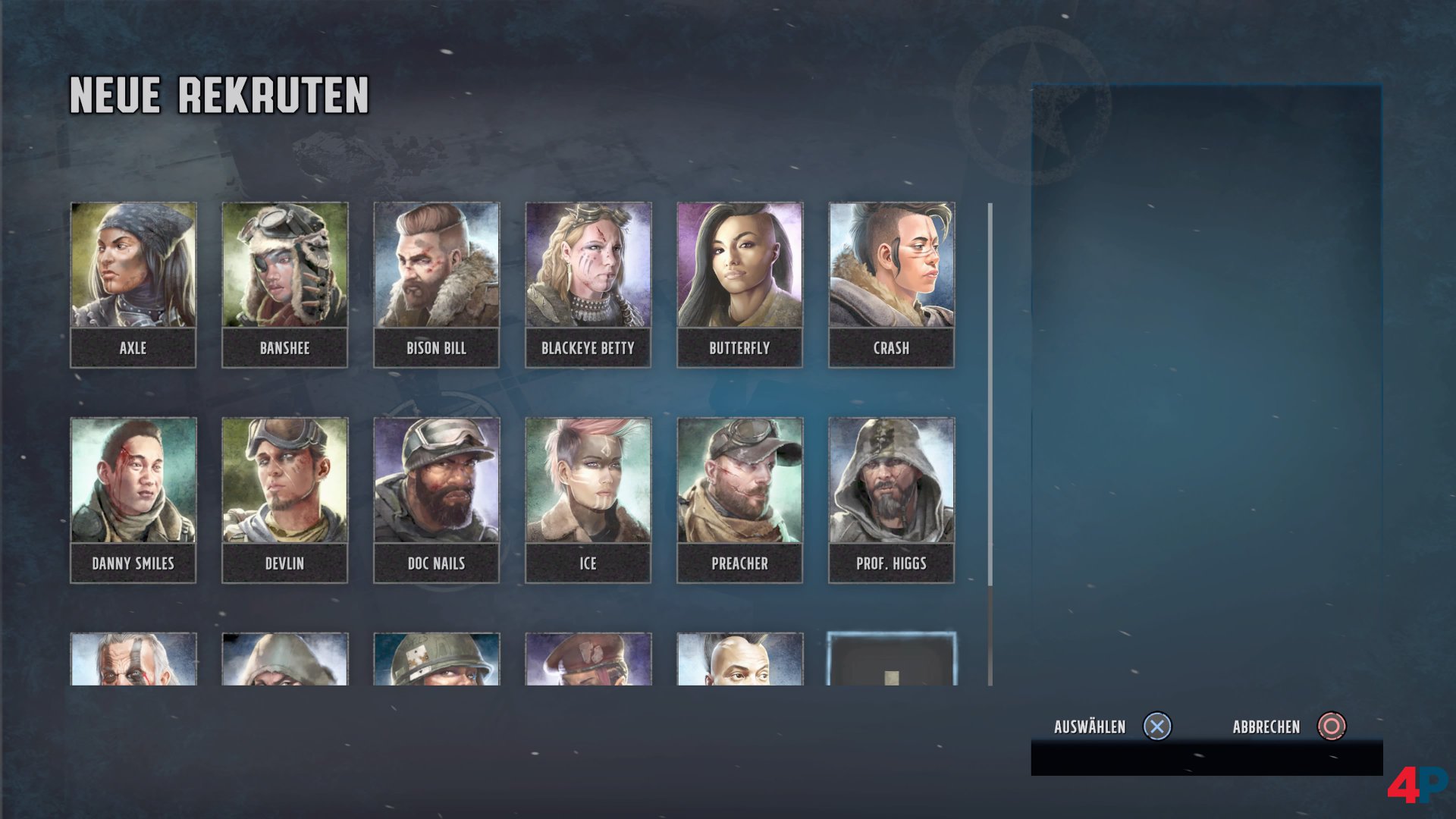1456x819 pixels.
Task: Select the Preacher recruit card
Action: click(739, 500)
